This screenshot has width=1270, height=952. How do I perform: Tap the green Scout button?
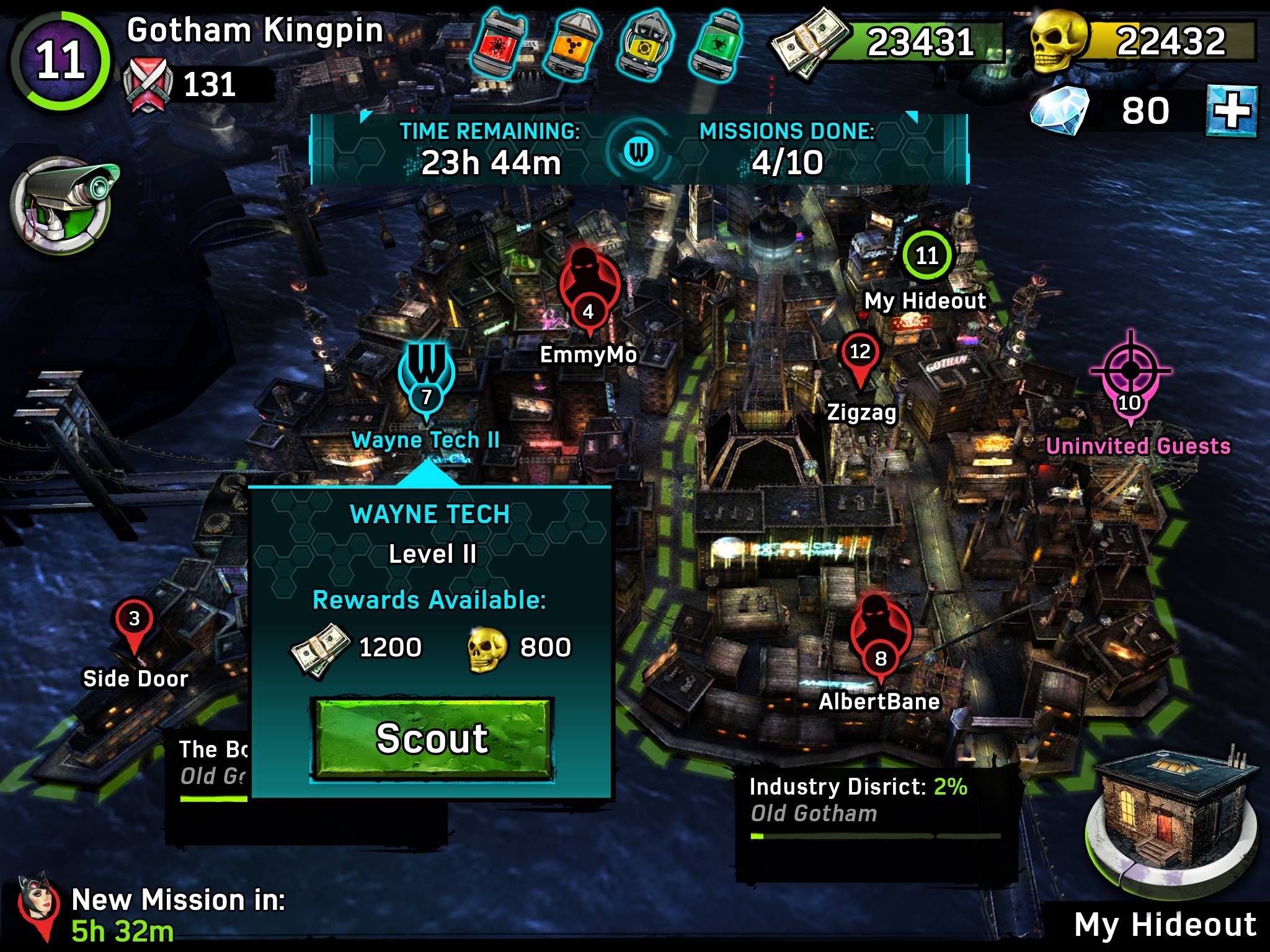click(x=432, y=739)
